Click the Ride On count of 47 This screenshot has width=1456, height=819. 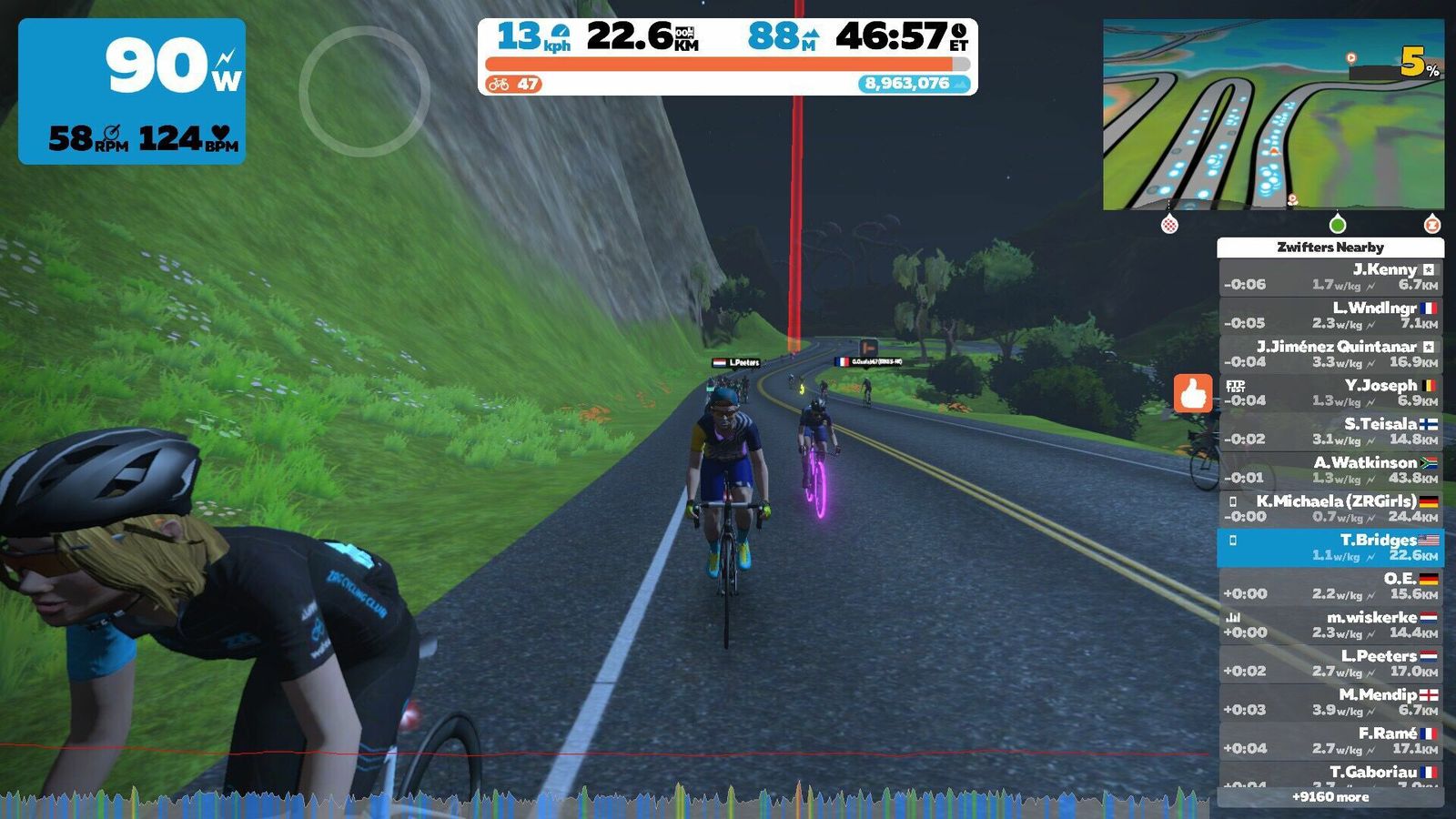[x=515, y=85]
